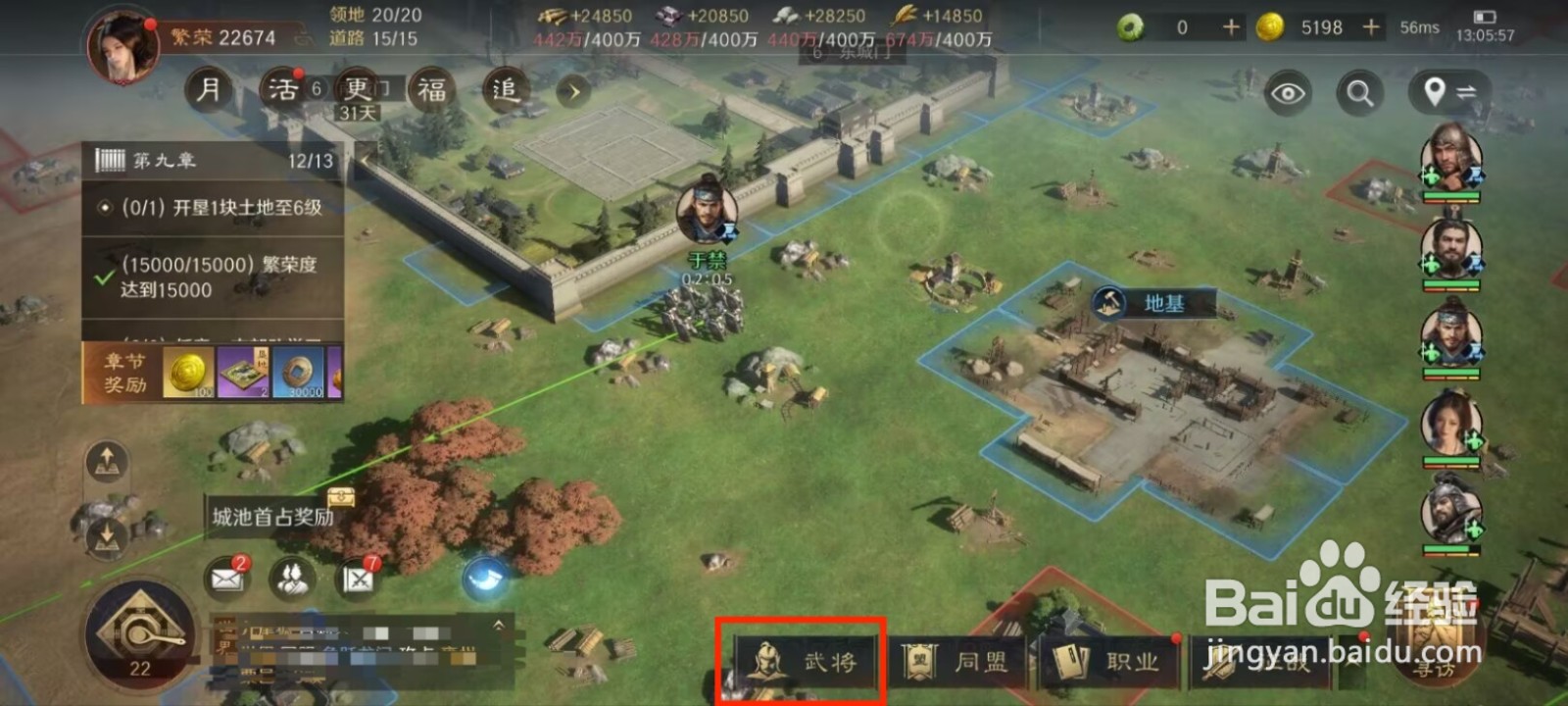This screenshot has height=706, width=1568.
Task: Tap the search magnifier icon
Action: tap(1358, 93)
